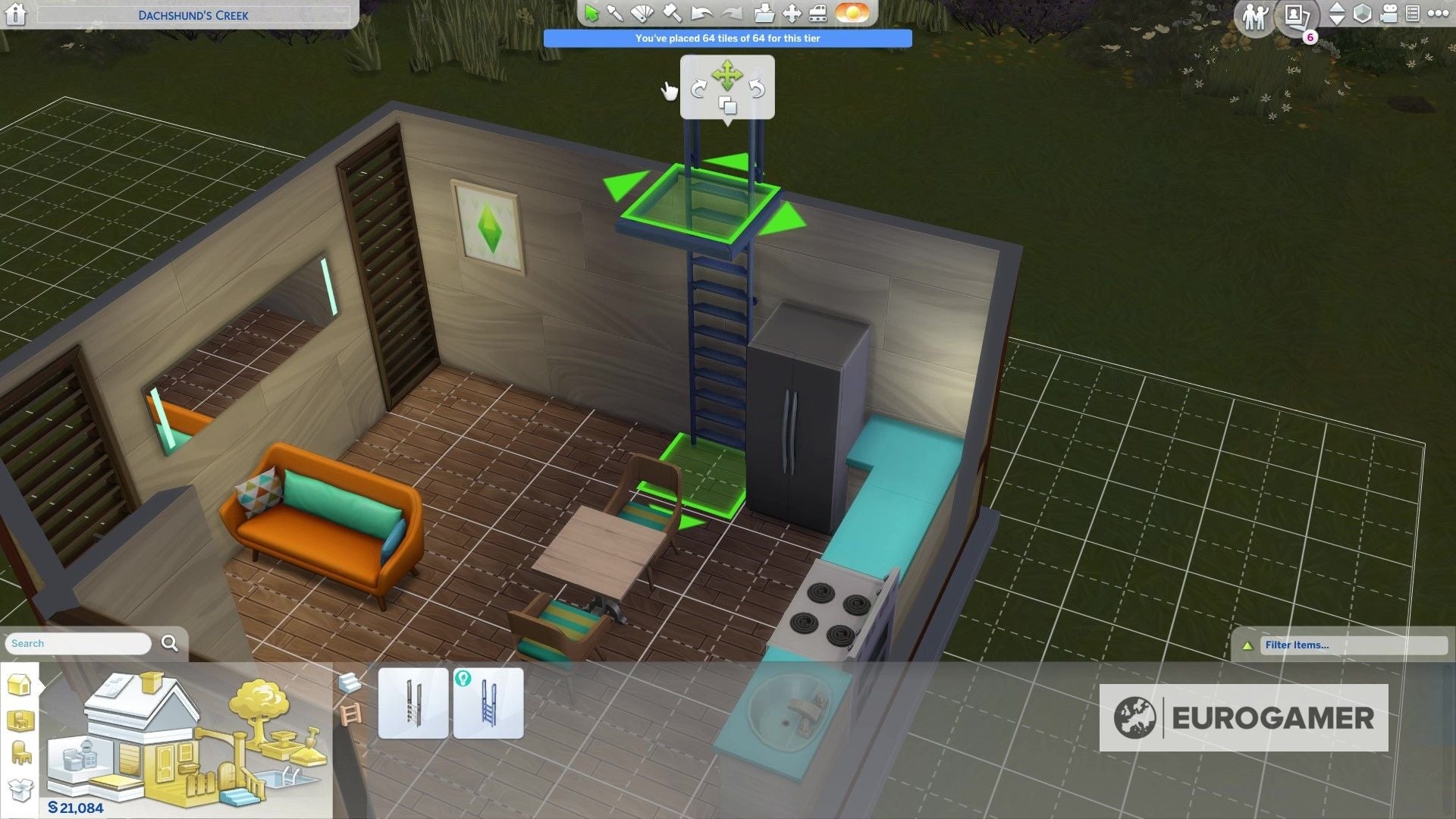
Task: Click the lot name Dachshund's Creek
Action: tap(193, 14)
